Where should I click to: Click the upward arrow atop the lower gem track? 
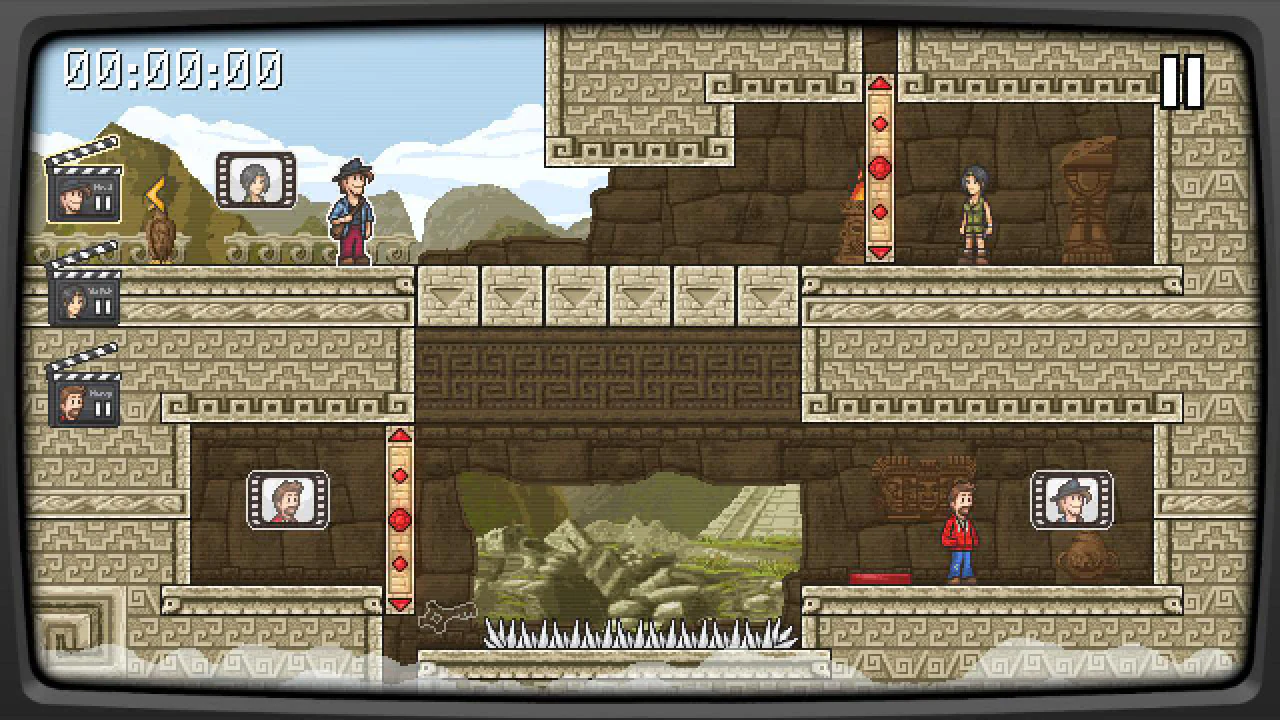399,437
